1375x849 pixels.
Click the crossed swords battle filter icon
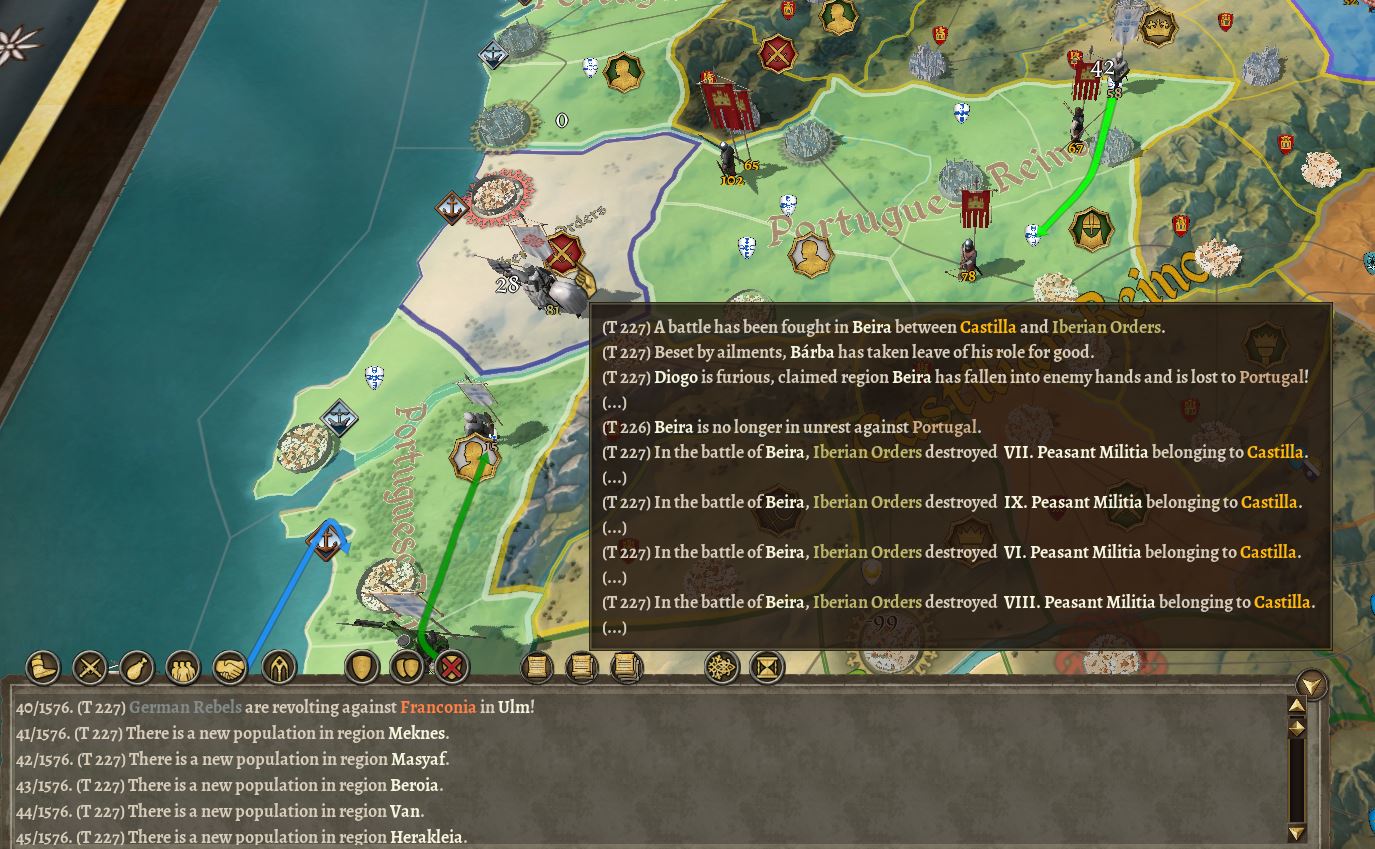(x=88, y=667)
